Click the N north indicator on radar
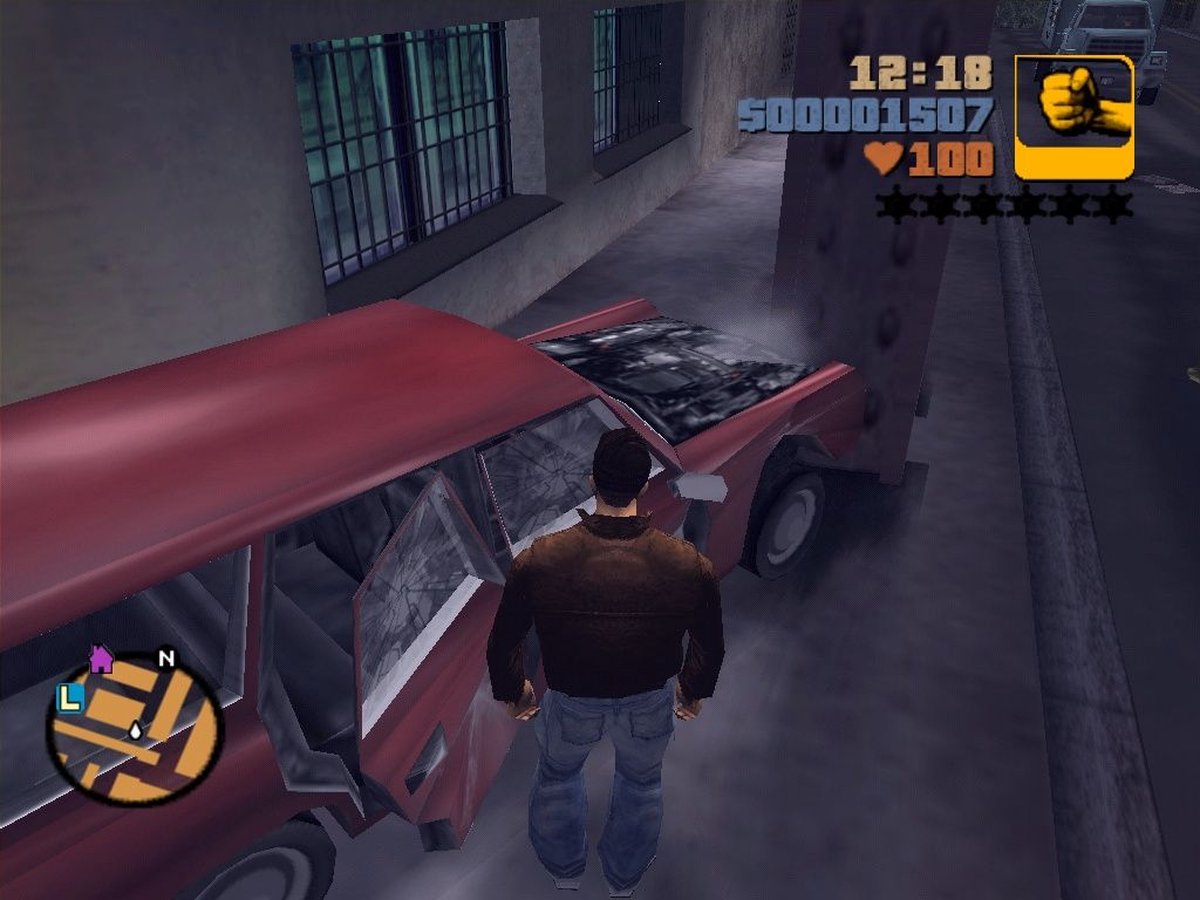The image size is (1200, 900). [x=167, y=659]
